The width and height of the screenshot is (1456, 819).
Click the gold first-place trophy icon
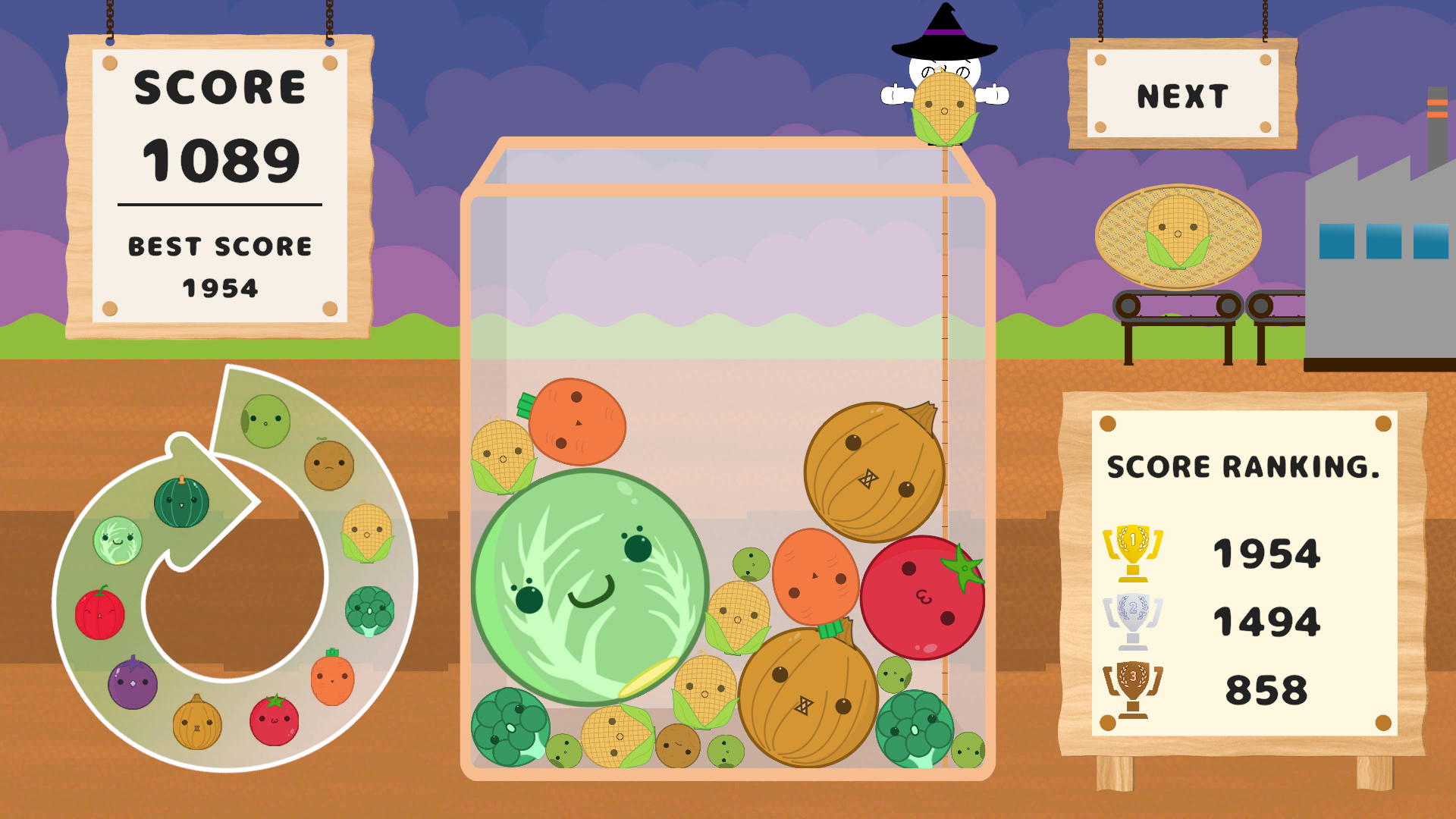(x=1130, y=552)
